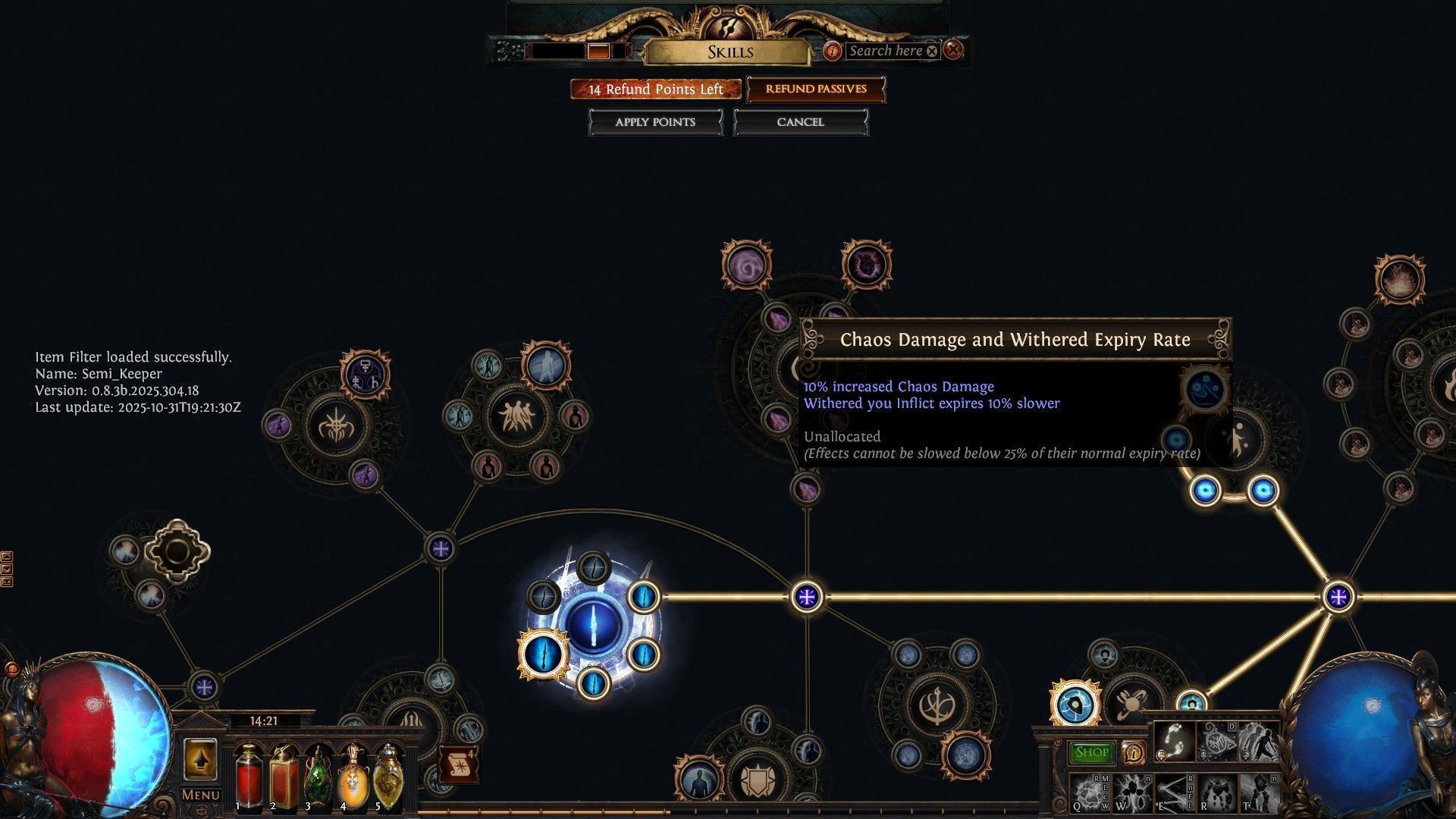The width and height of the screenshot is (1456, 819).
Task: Click the info icon beside the Shop button
Action: coord(1134,754)
